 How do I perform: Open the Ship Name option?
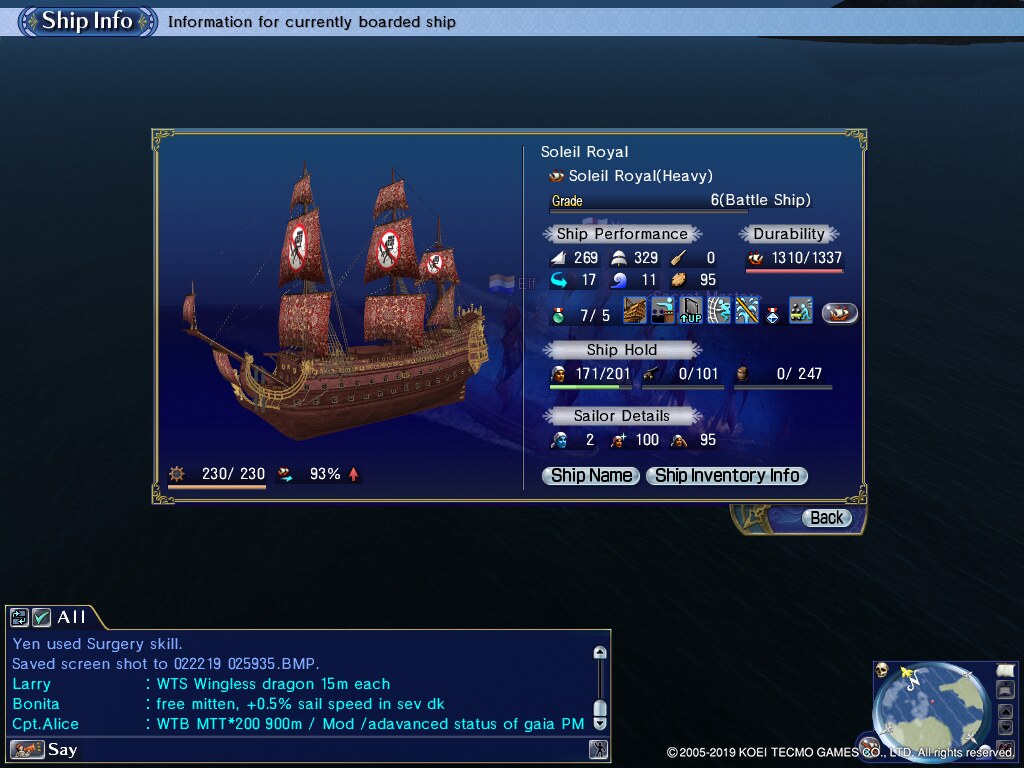click(x=591, y=476)
